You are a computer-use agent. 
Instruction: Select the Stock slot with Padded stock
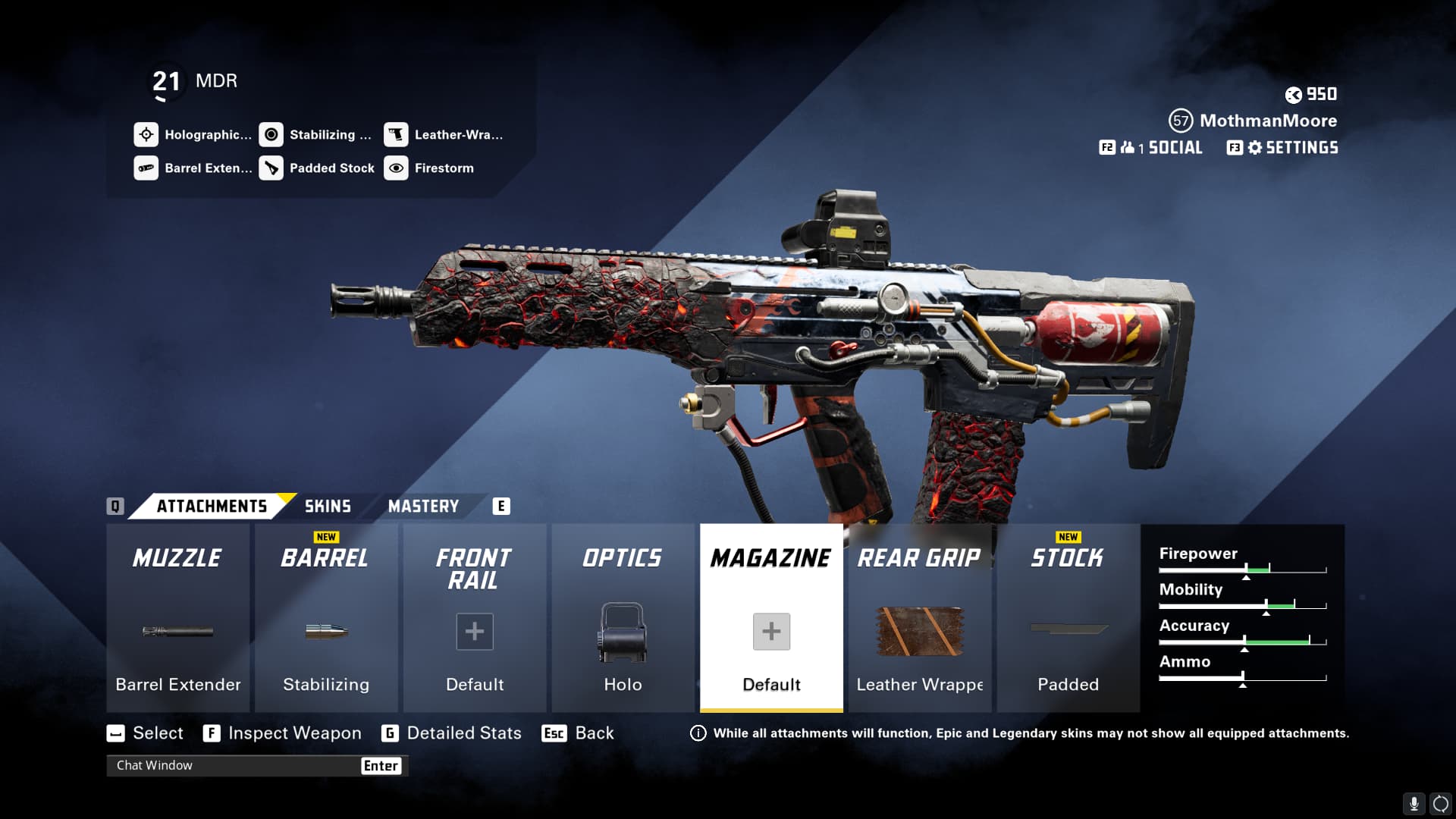(1068, 618)
